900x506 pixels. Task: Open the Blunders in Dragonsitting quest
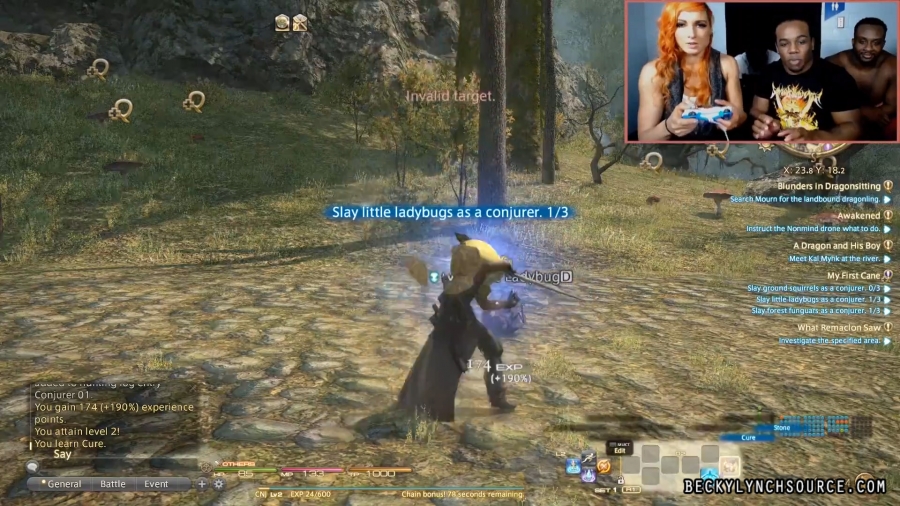829,186
